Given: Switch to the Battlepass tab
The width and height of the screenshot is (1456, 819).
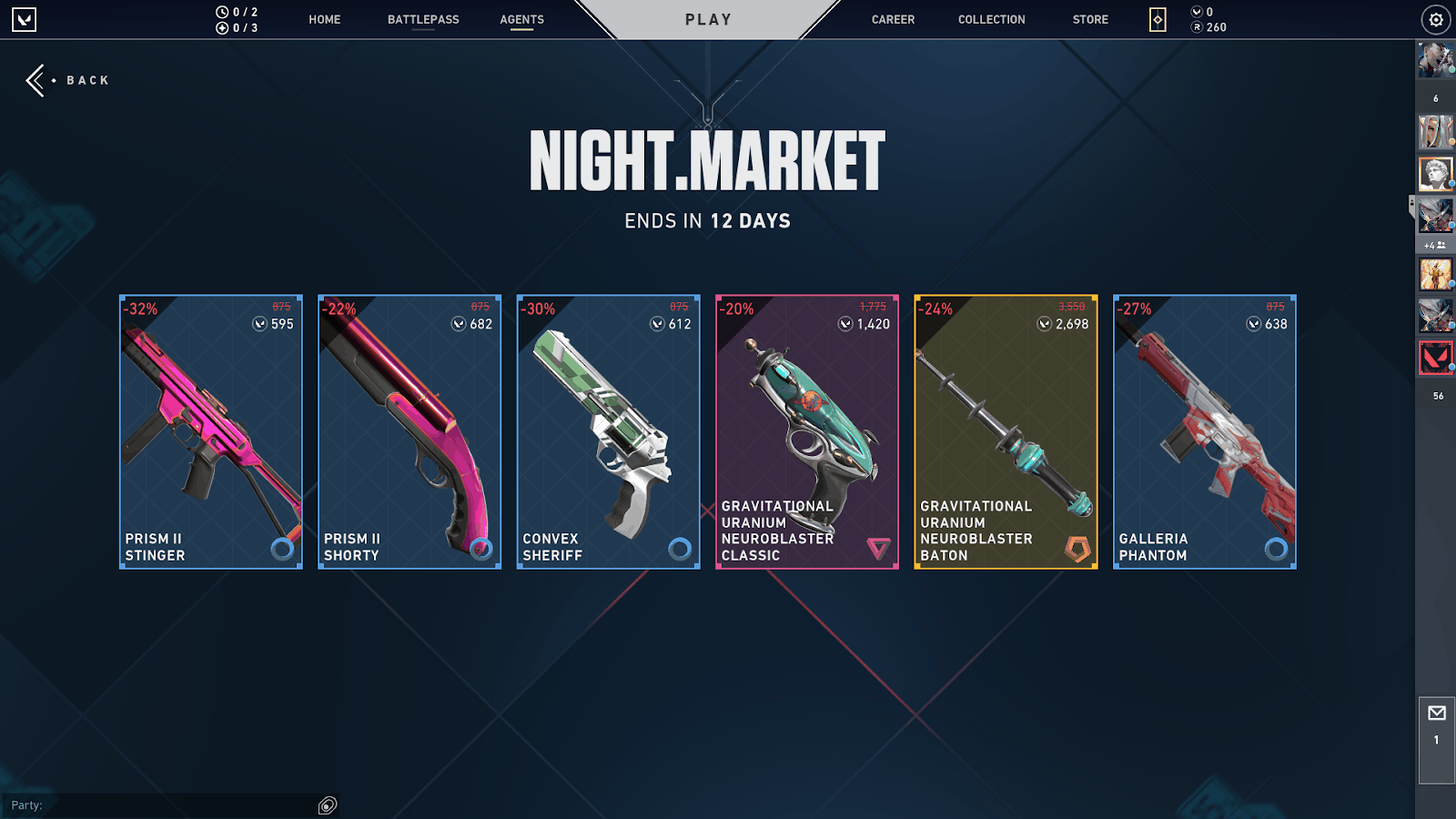Looking at the screenshot, I should (422, 19).
